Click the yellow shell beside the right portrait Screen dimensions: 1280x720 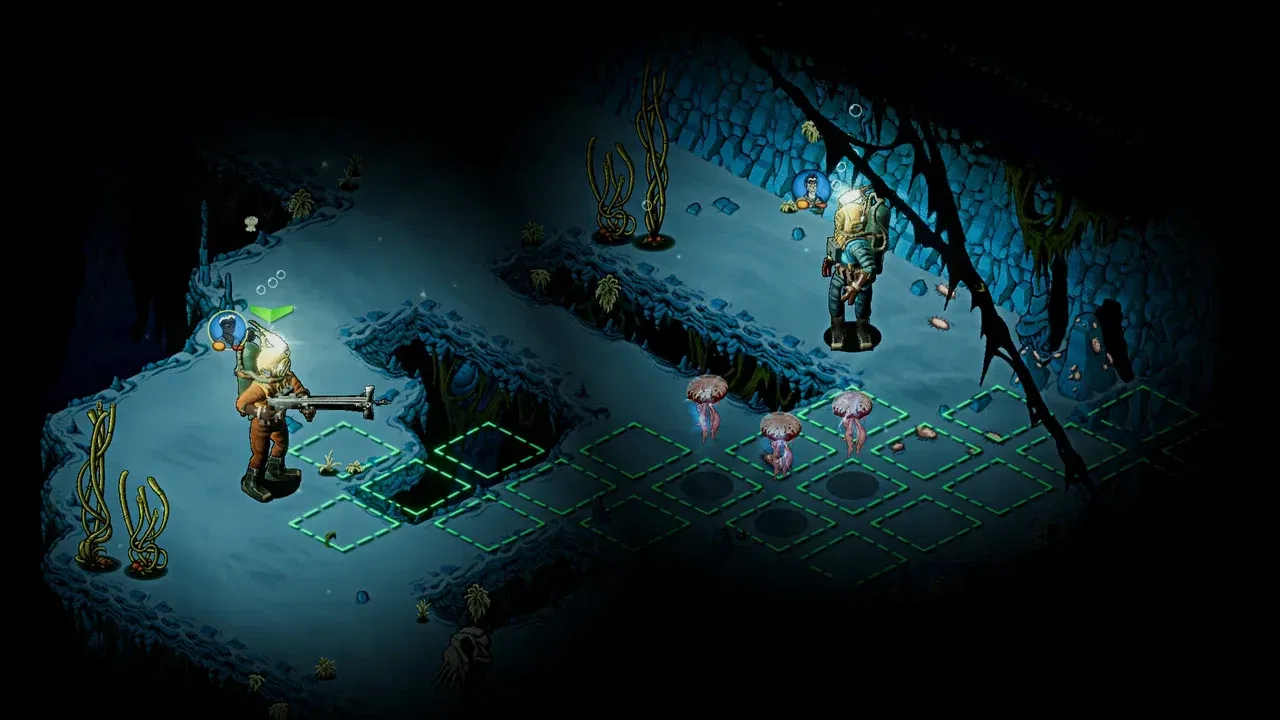[x=788, y=207]
